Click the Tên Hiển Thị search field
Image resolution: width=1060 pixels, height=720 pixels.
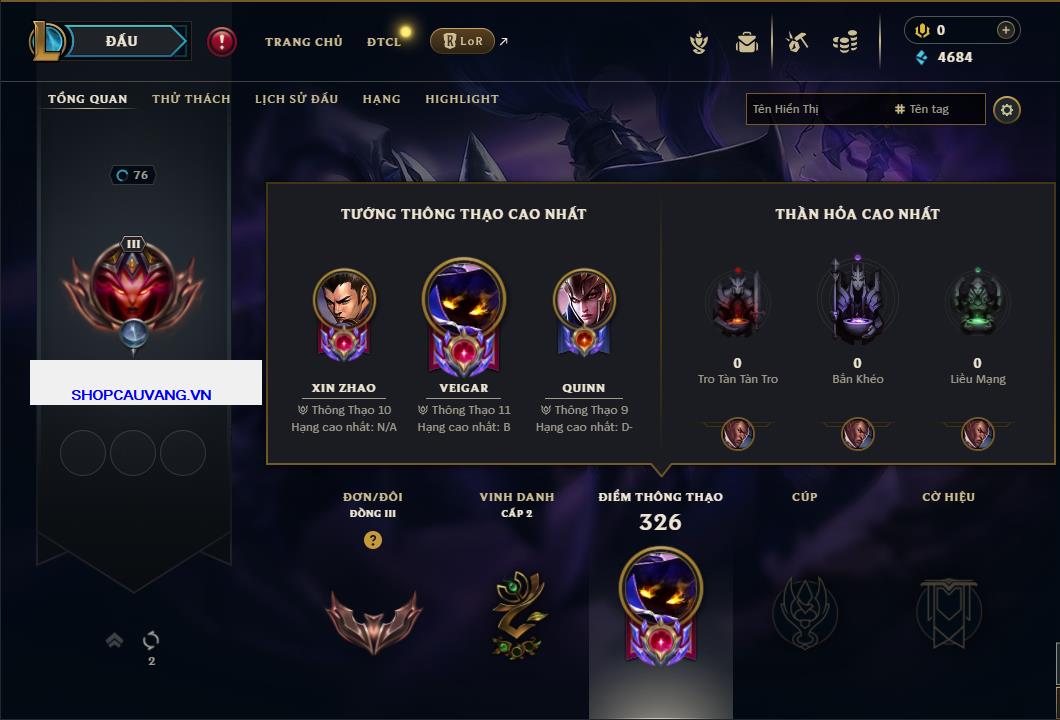tap(815, 109)
